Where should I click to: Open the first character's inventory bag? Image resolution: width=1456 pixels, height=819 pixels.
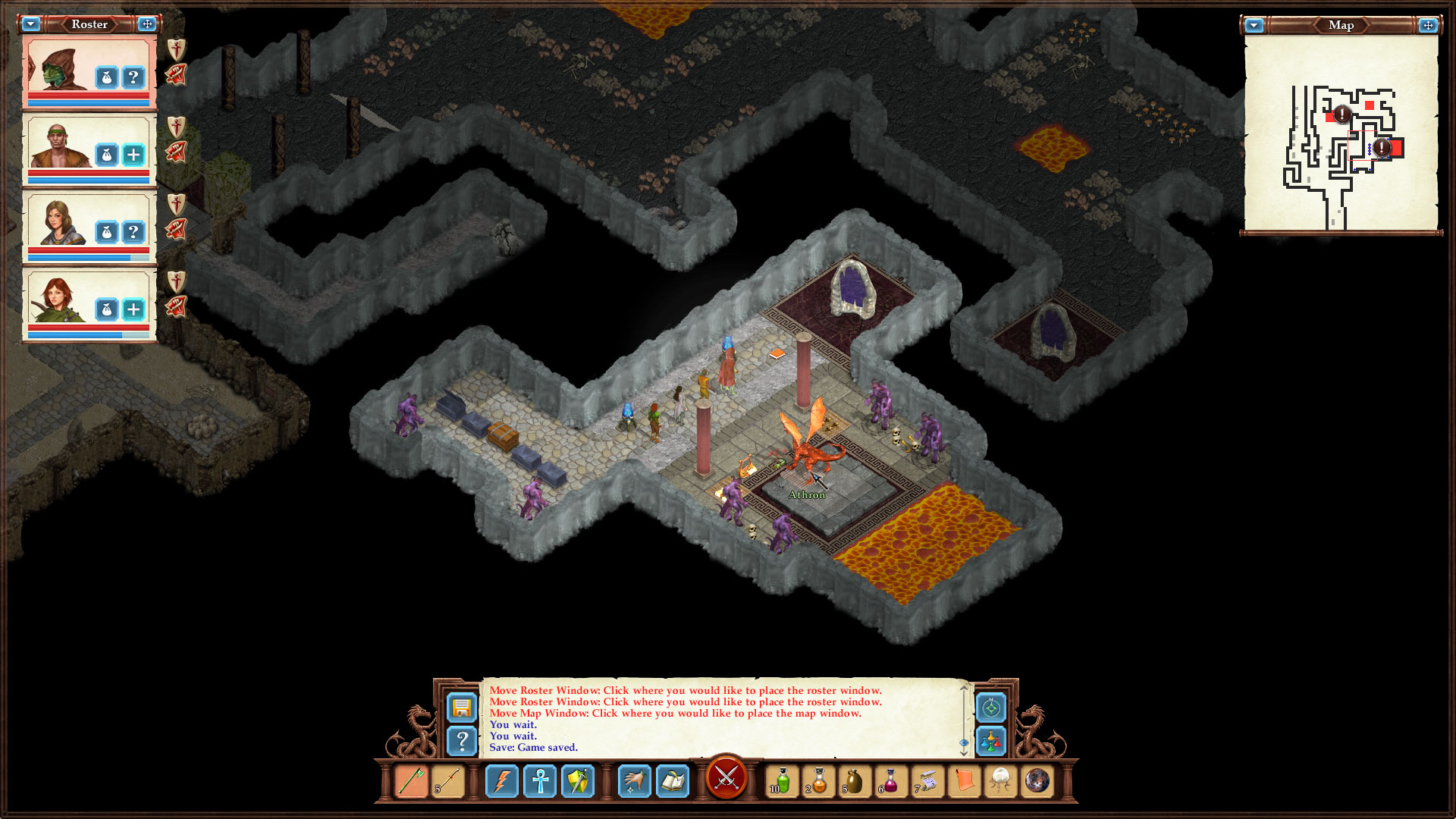tap(107, 76)
